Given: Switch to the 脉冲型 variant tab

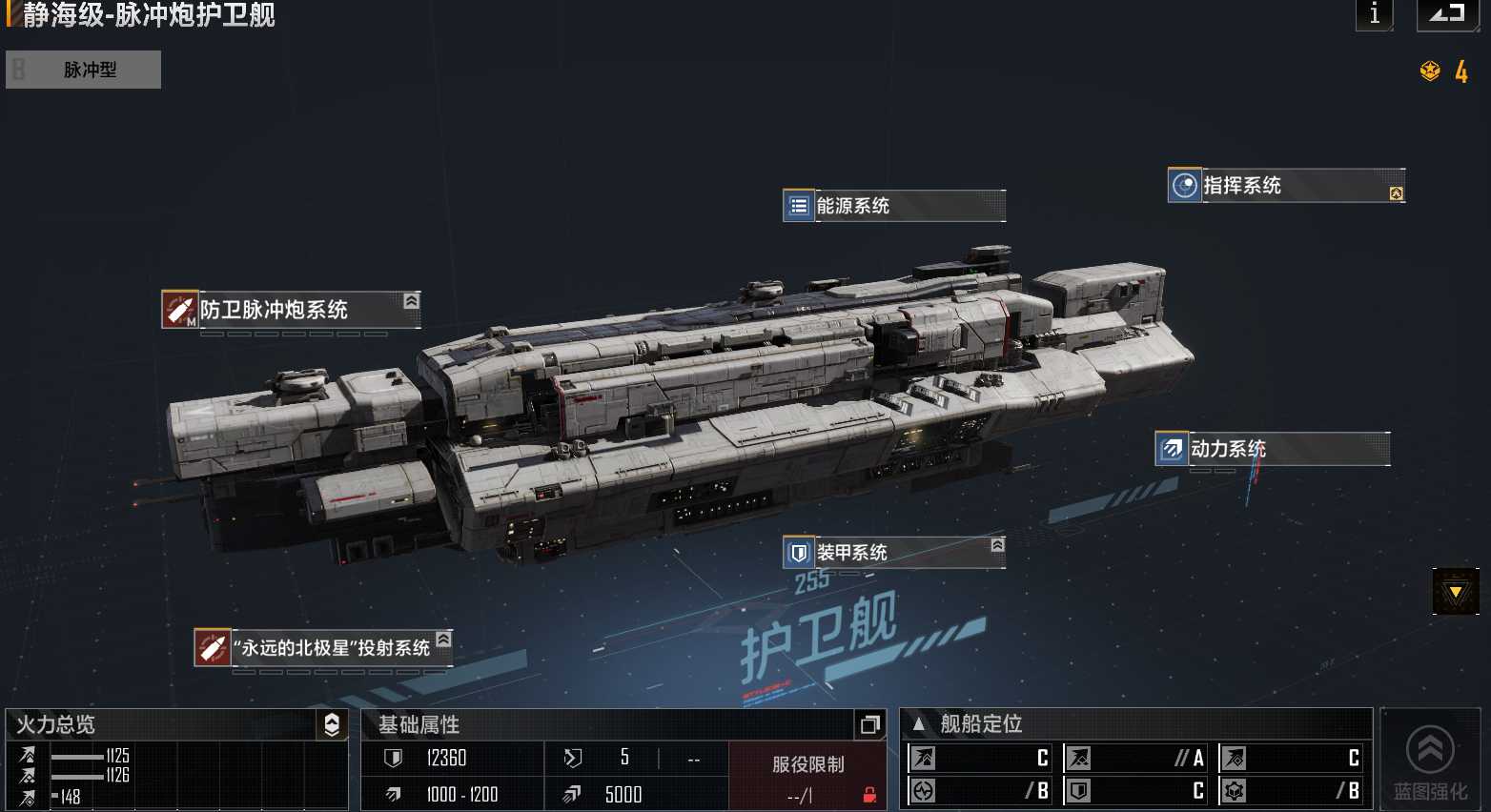Looking at the screenshot, I should [x=83, y=69].
